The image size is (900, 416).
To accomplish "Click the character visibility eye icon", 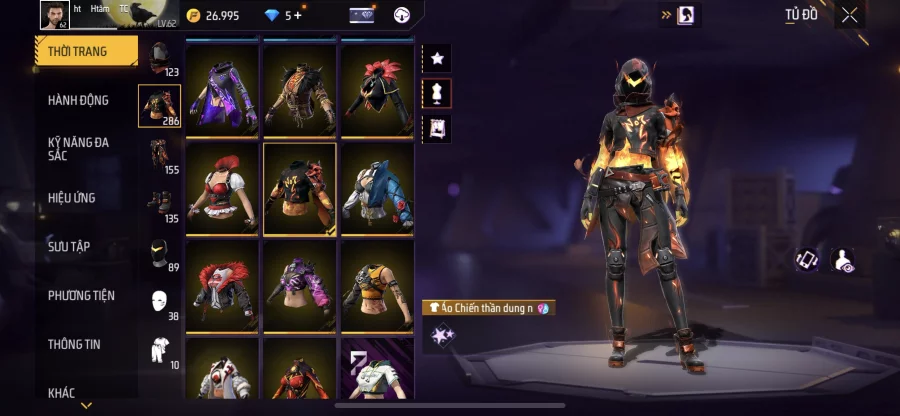I will (843, 260).
